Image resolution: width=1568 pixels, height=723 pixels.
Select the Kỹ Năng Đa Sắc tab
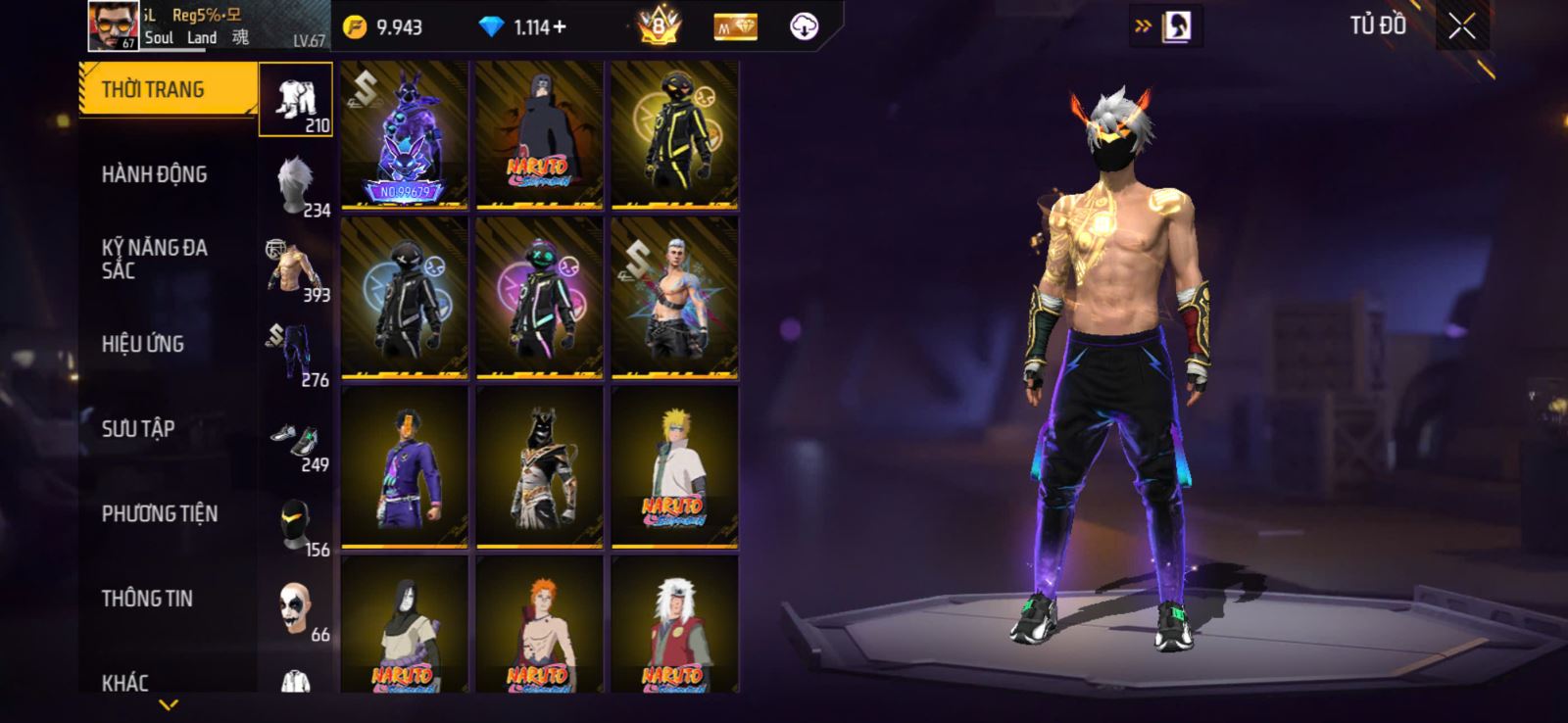point(155,259)
